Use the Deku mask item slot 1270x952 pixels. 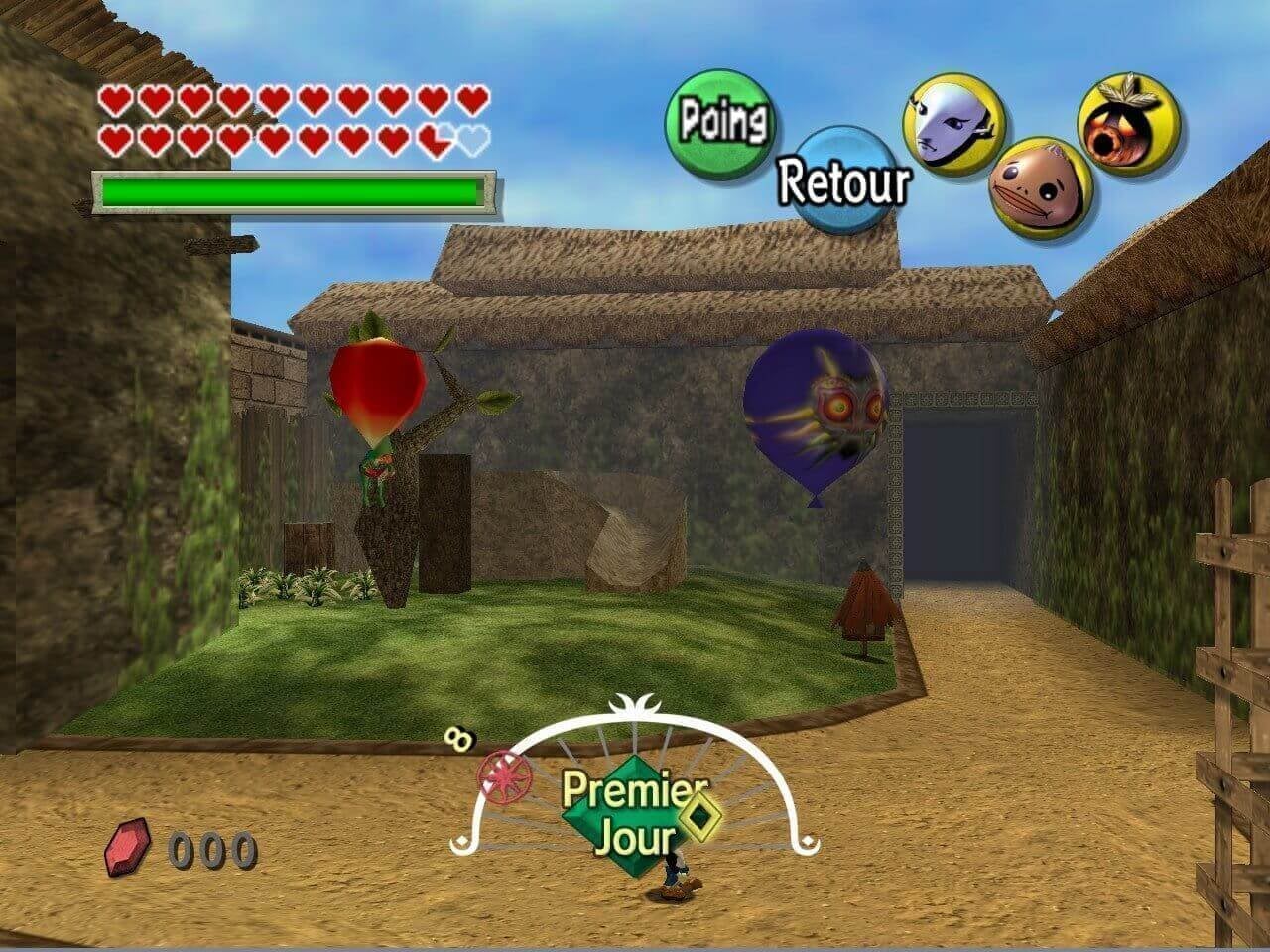1128,124
